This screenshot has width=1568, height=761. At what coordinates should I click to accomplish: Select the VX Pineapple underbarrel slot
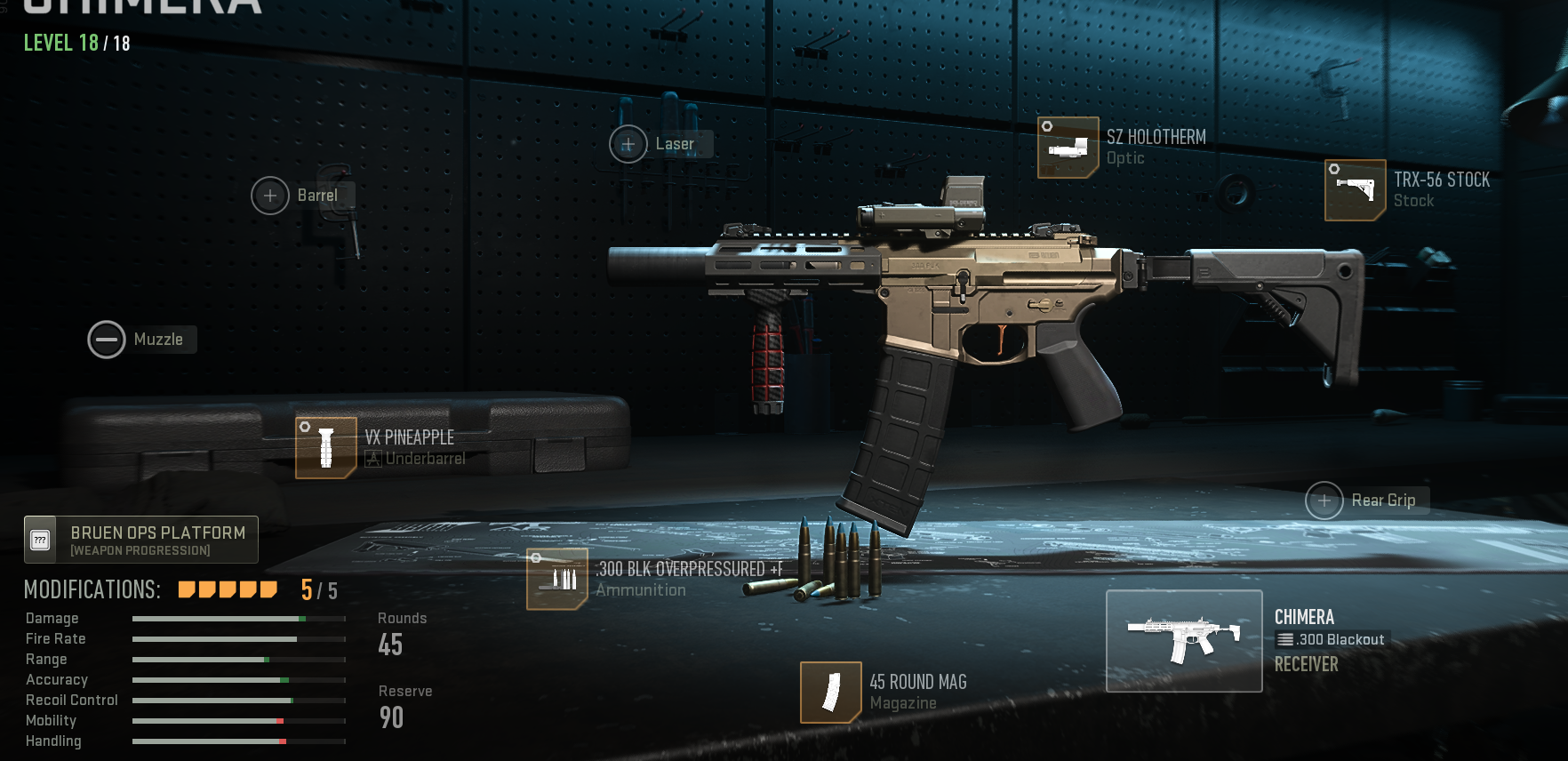[326, 448]
